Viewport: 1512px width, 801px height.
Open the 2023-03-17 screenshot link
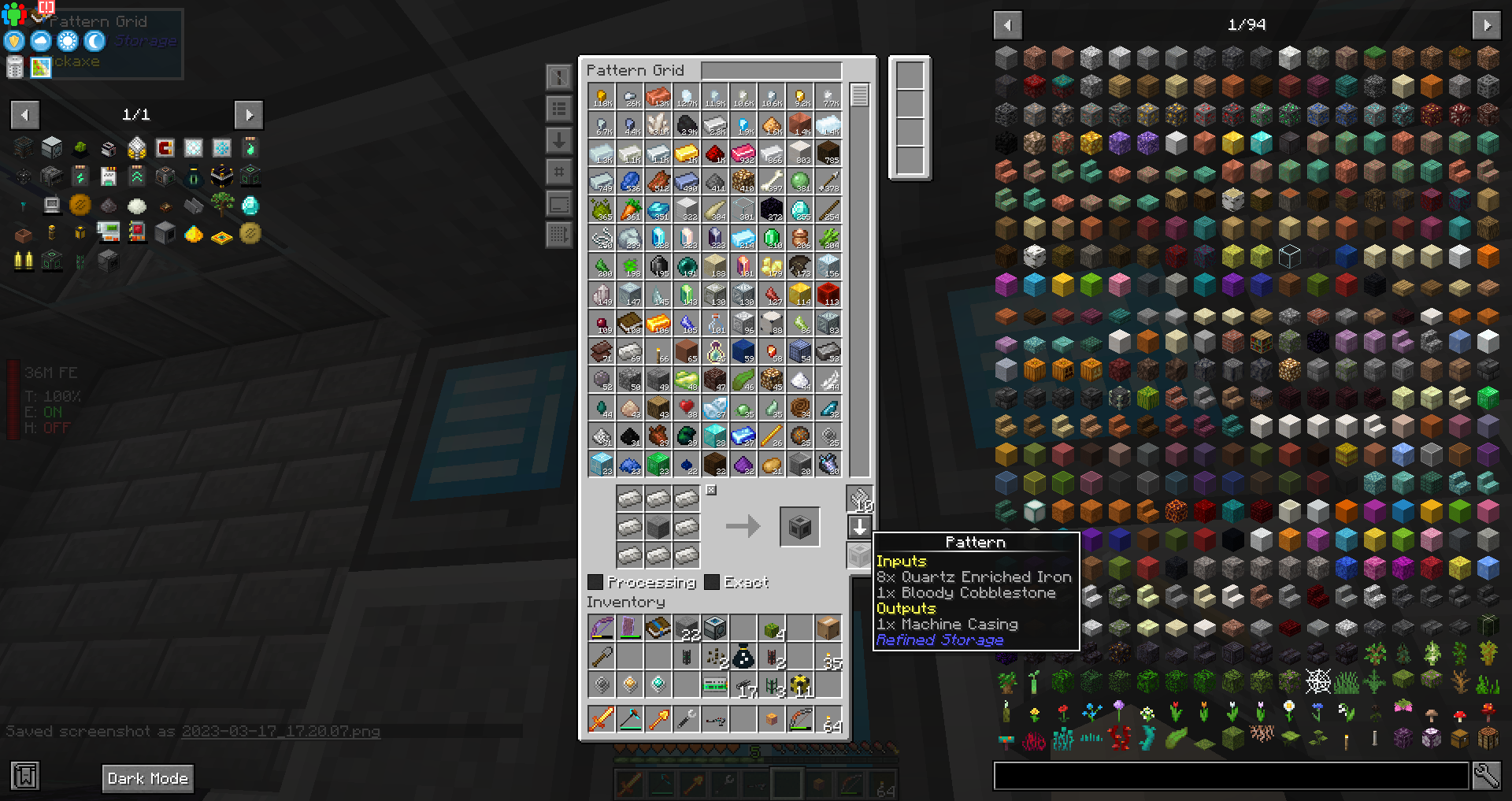(280, 731)
